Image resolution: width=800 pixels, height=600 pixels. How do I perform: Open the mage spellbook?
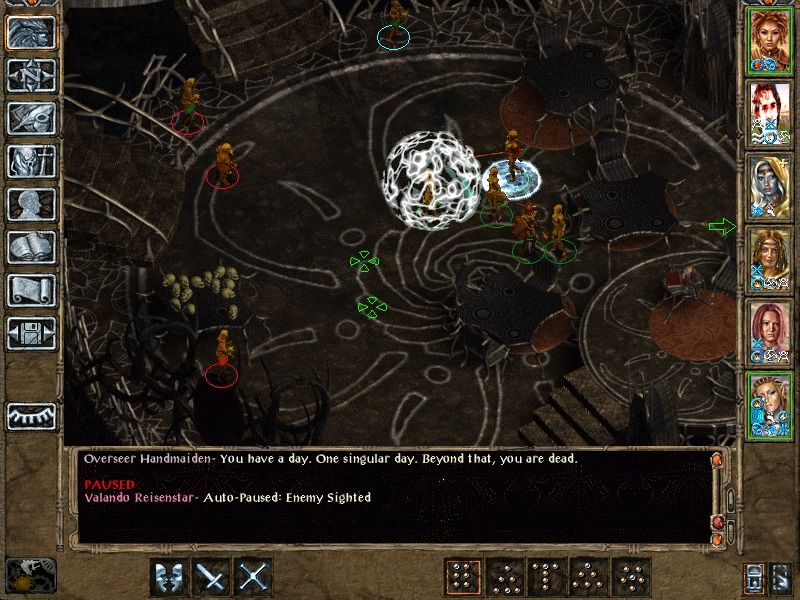[31, 247]
